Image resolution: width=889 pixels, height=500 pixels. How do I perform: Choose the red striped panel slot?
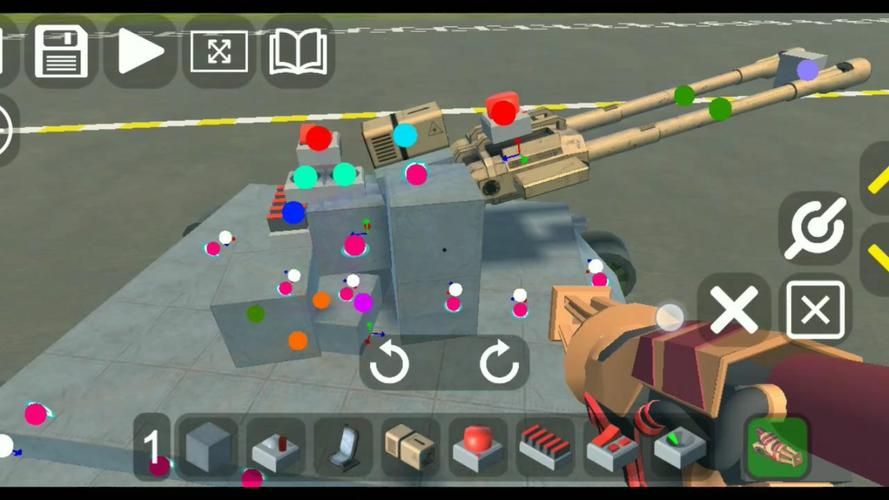coord(544,446)
